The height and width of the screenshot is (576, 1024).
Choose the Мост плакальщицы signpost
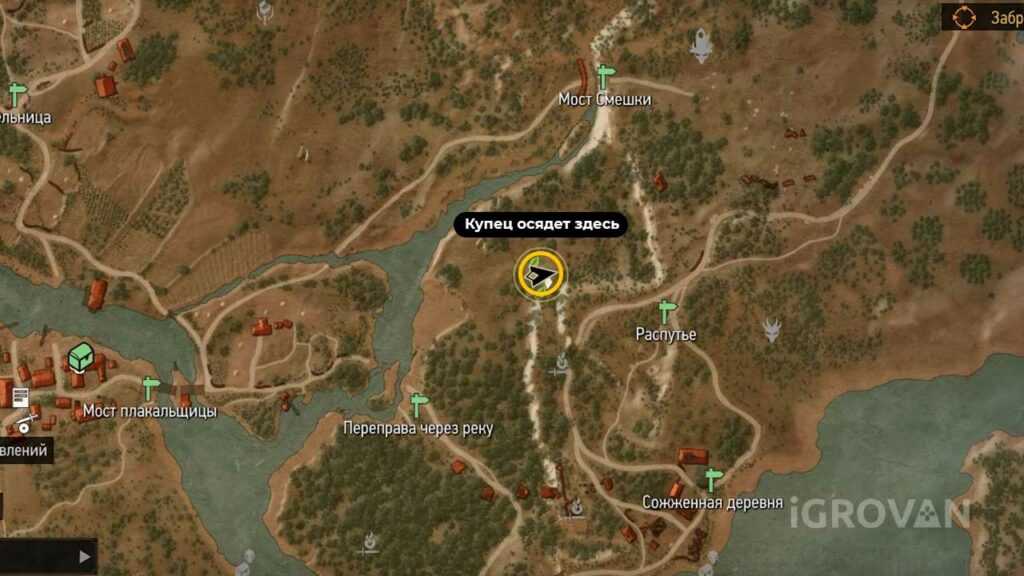click(151, 387)
